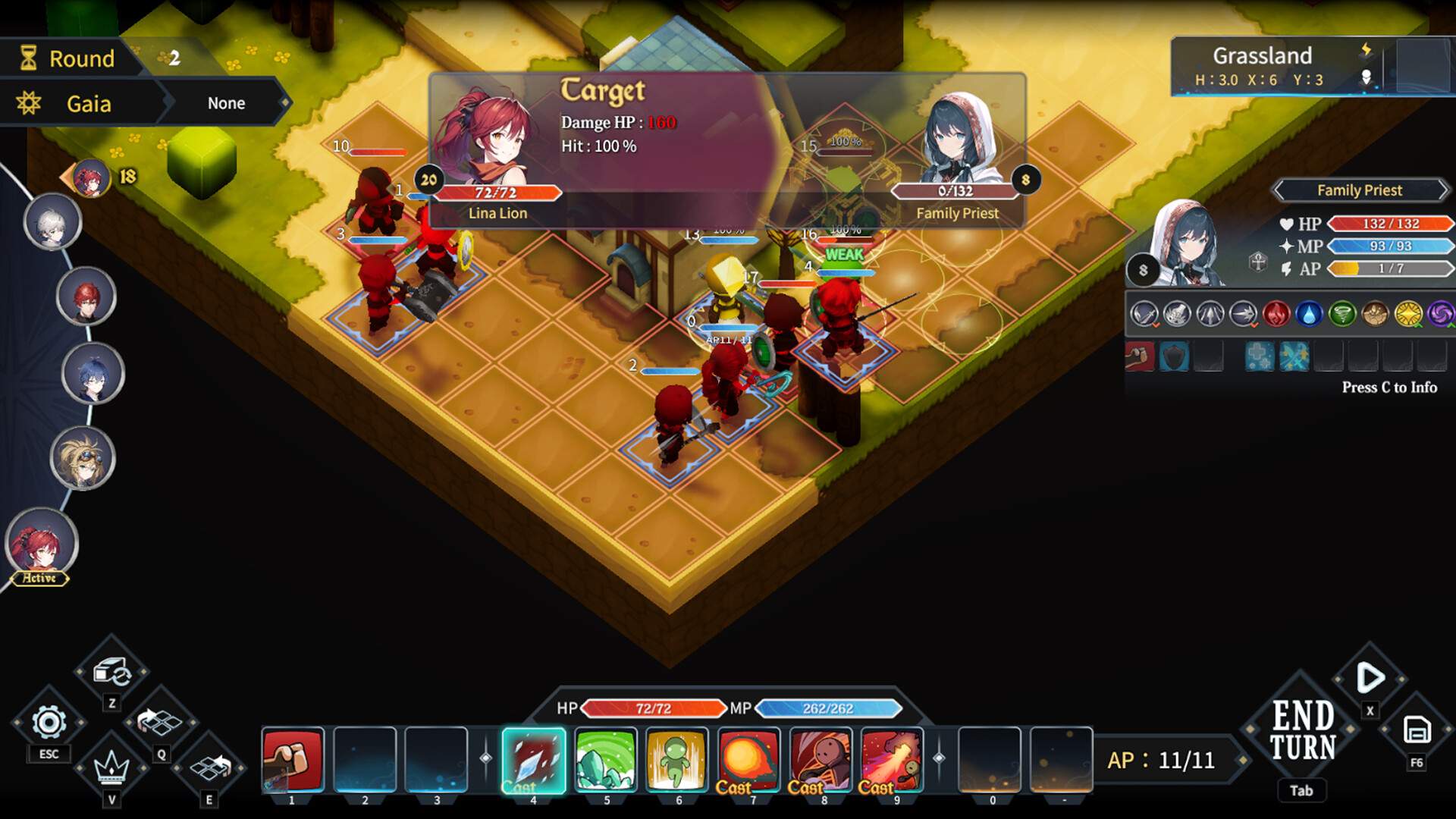Click the play arrow button
Image resolution: width=1456 pixels, height=819 pixels.
1370,677
